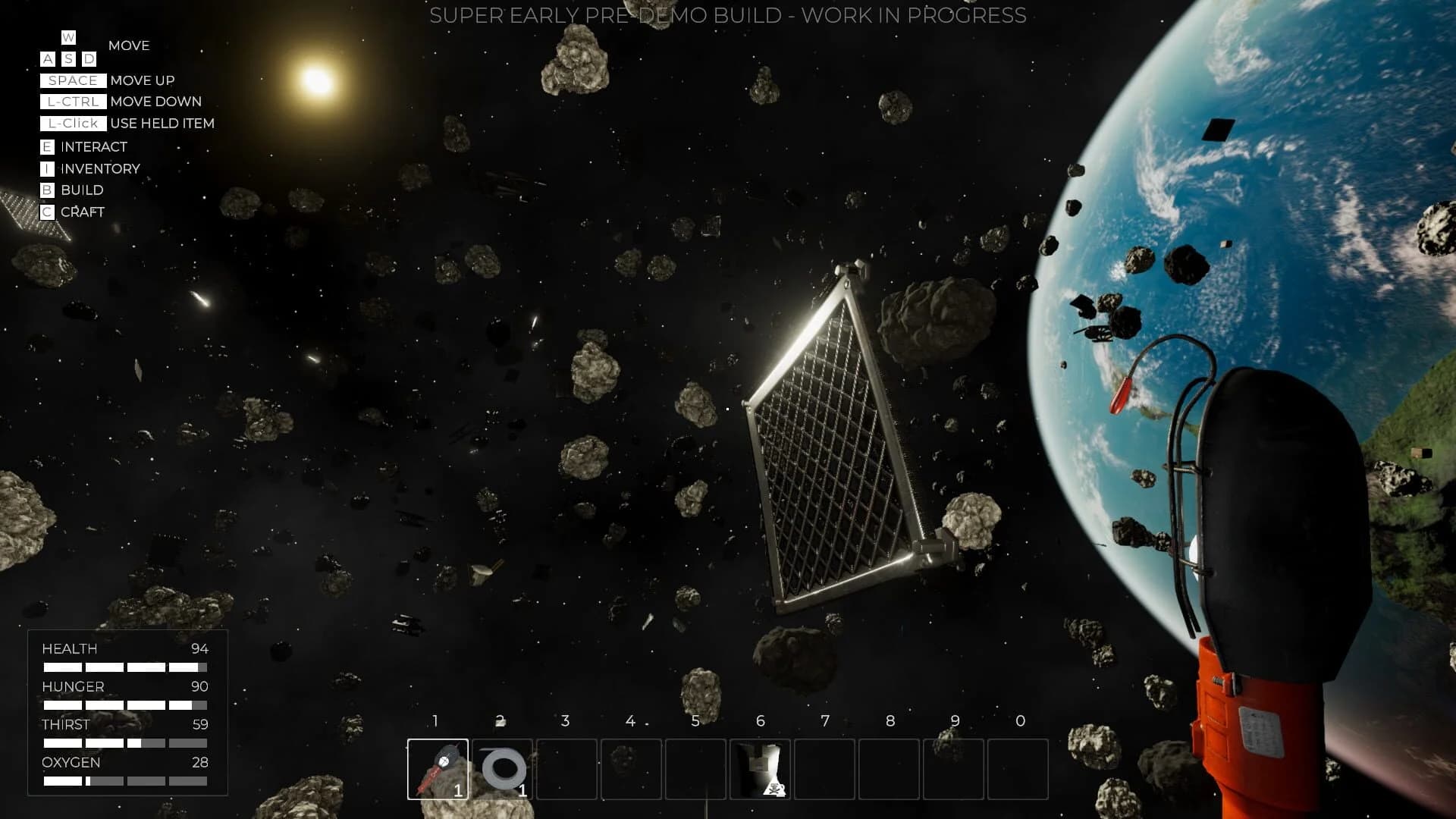Select empty hotbar slot 3
This screenshot has height=819, width=1456.
(566, 770)
